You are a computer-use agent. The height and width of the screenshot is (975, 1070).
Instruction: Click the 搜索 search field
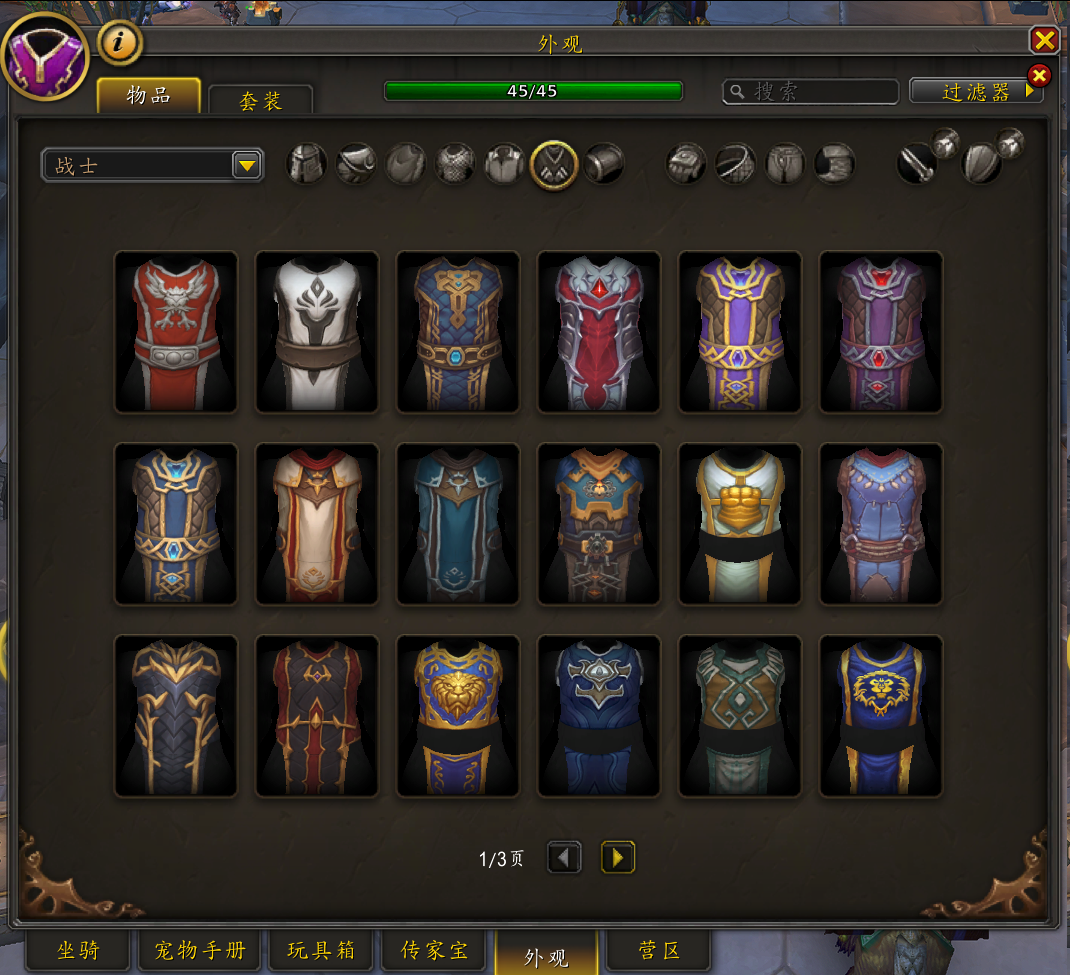[x=810, y=92]
